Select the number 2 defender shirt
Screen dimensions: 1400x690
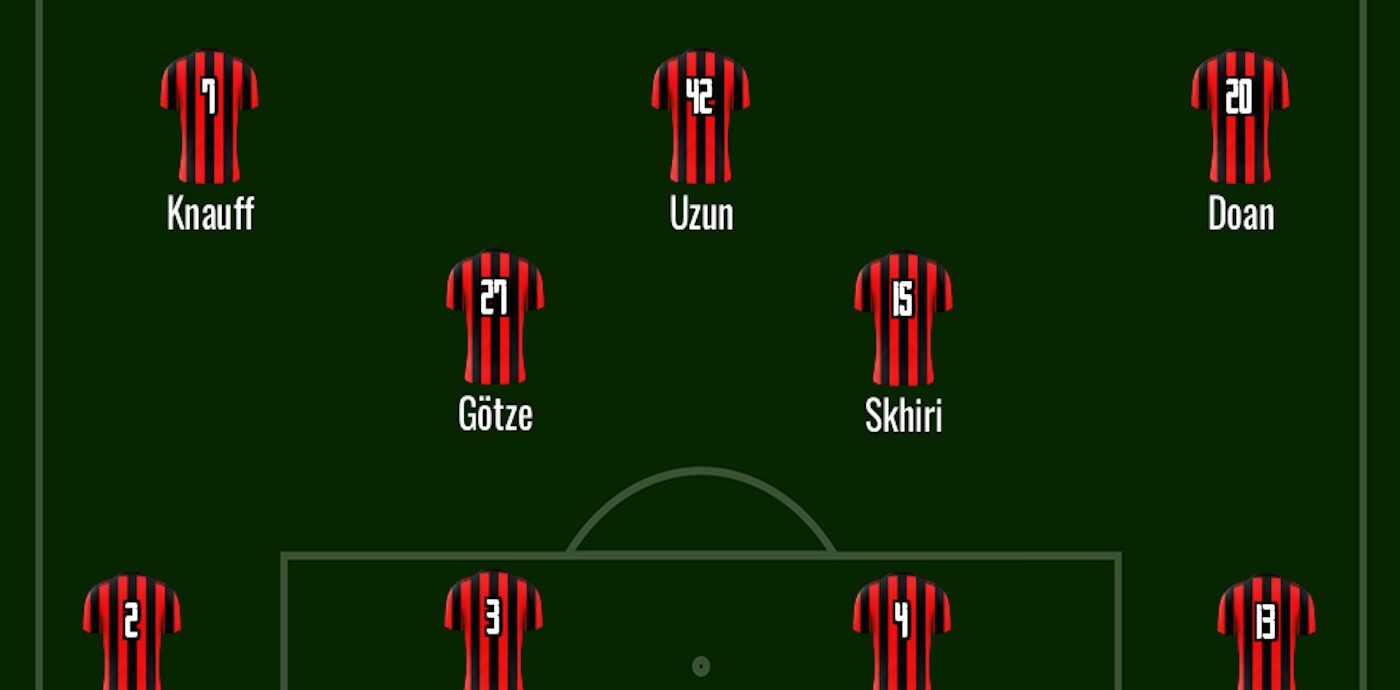point(132,632)
